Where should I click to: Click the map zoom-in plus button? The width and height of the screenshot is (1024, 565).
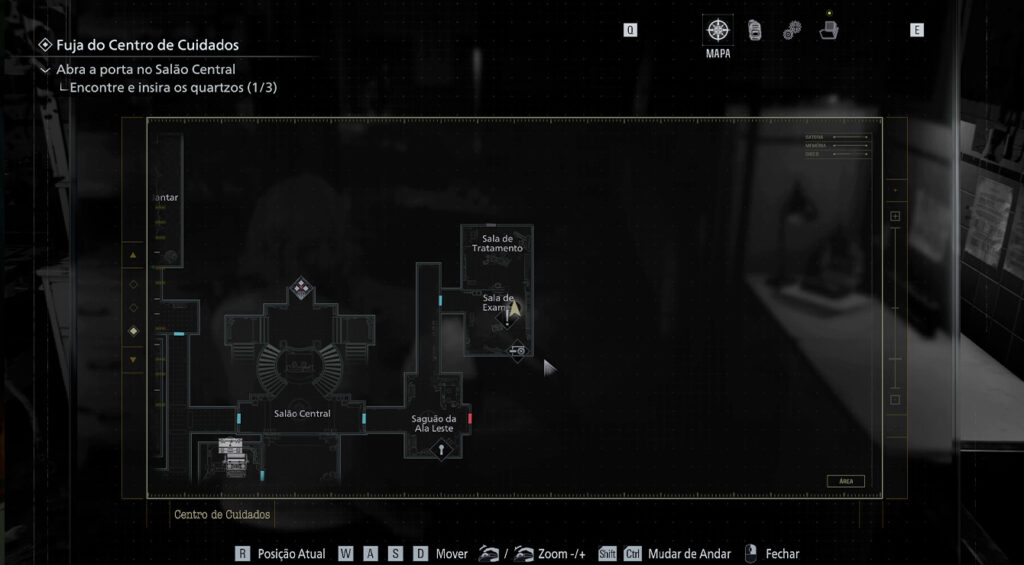click(895, 216)
